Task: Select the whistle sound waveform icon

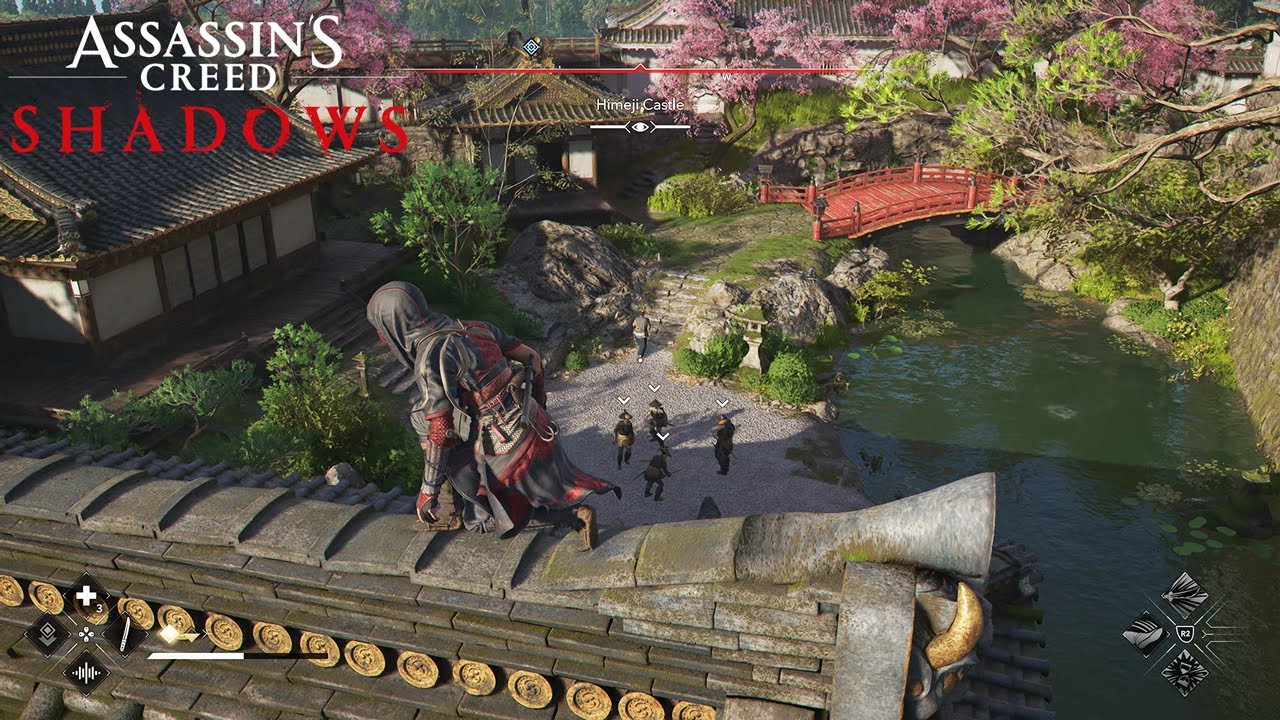Action: click(x=87, y=673)
